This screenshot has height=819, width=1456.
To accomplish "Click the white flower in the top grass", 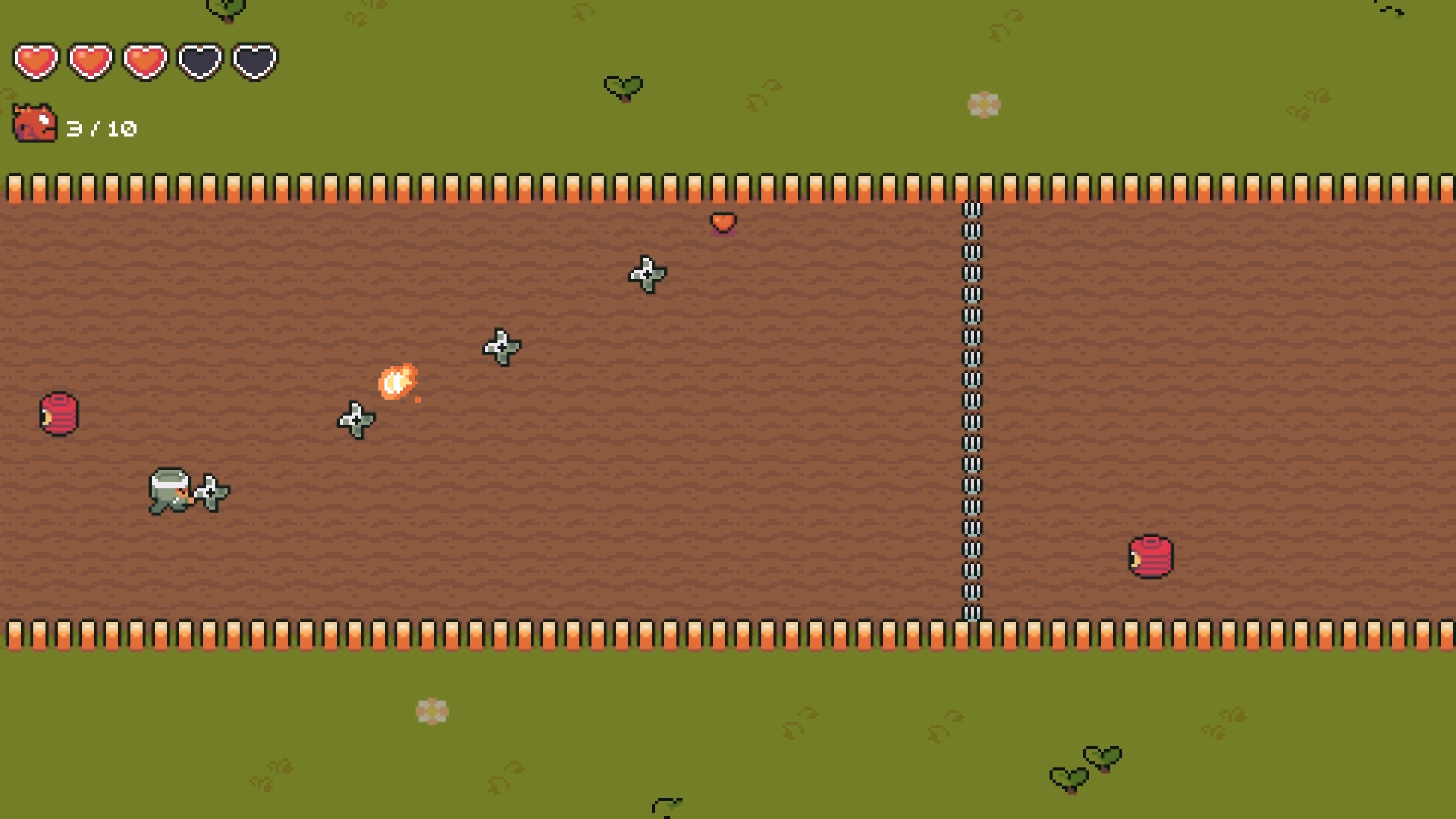I will point(985,104).
